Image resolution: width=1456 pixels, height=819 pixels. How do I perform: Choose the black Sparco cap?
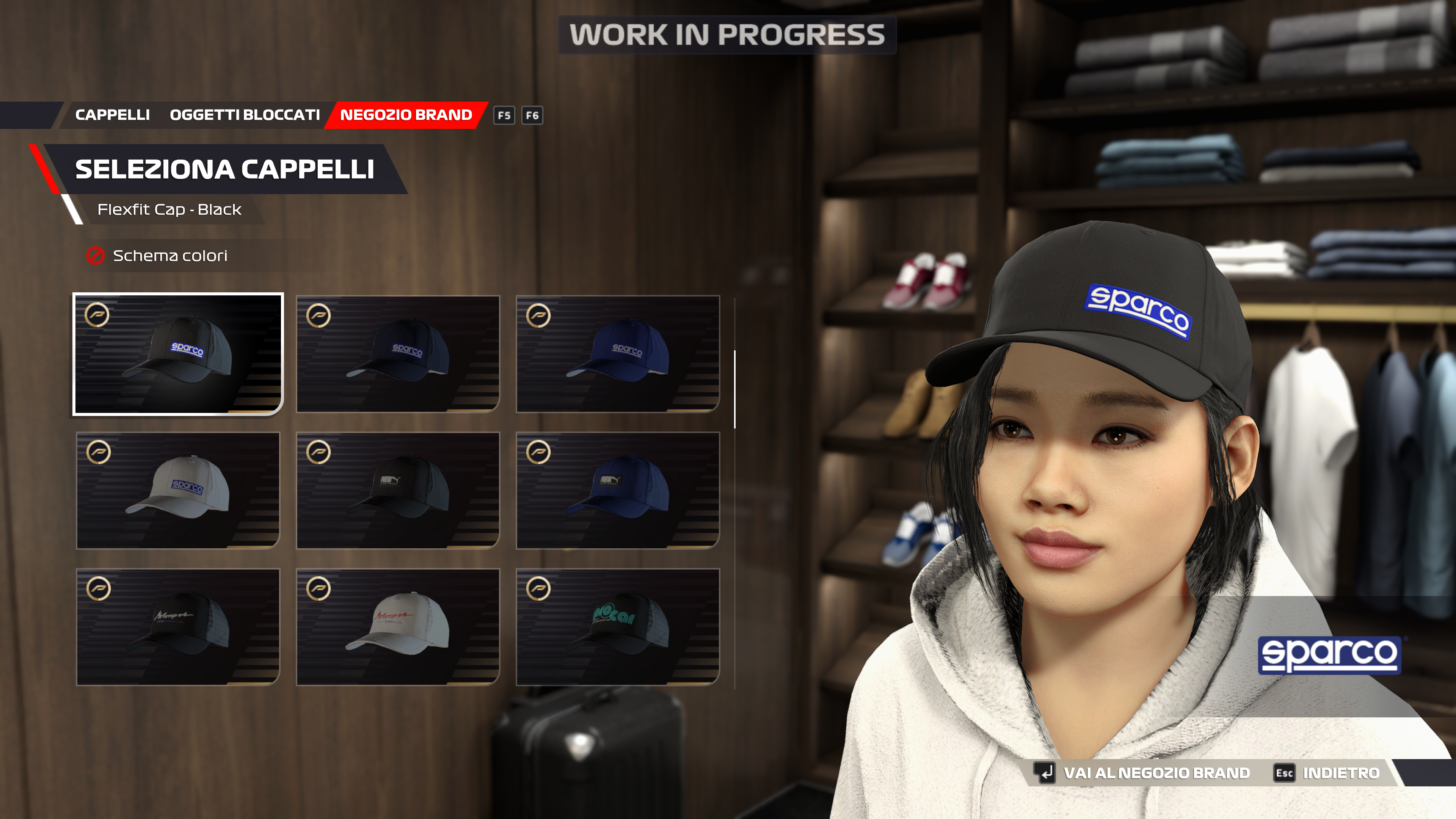[x=178, y=355]
